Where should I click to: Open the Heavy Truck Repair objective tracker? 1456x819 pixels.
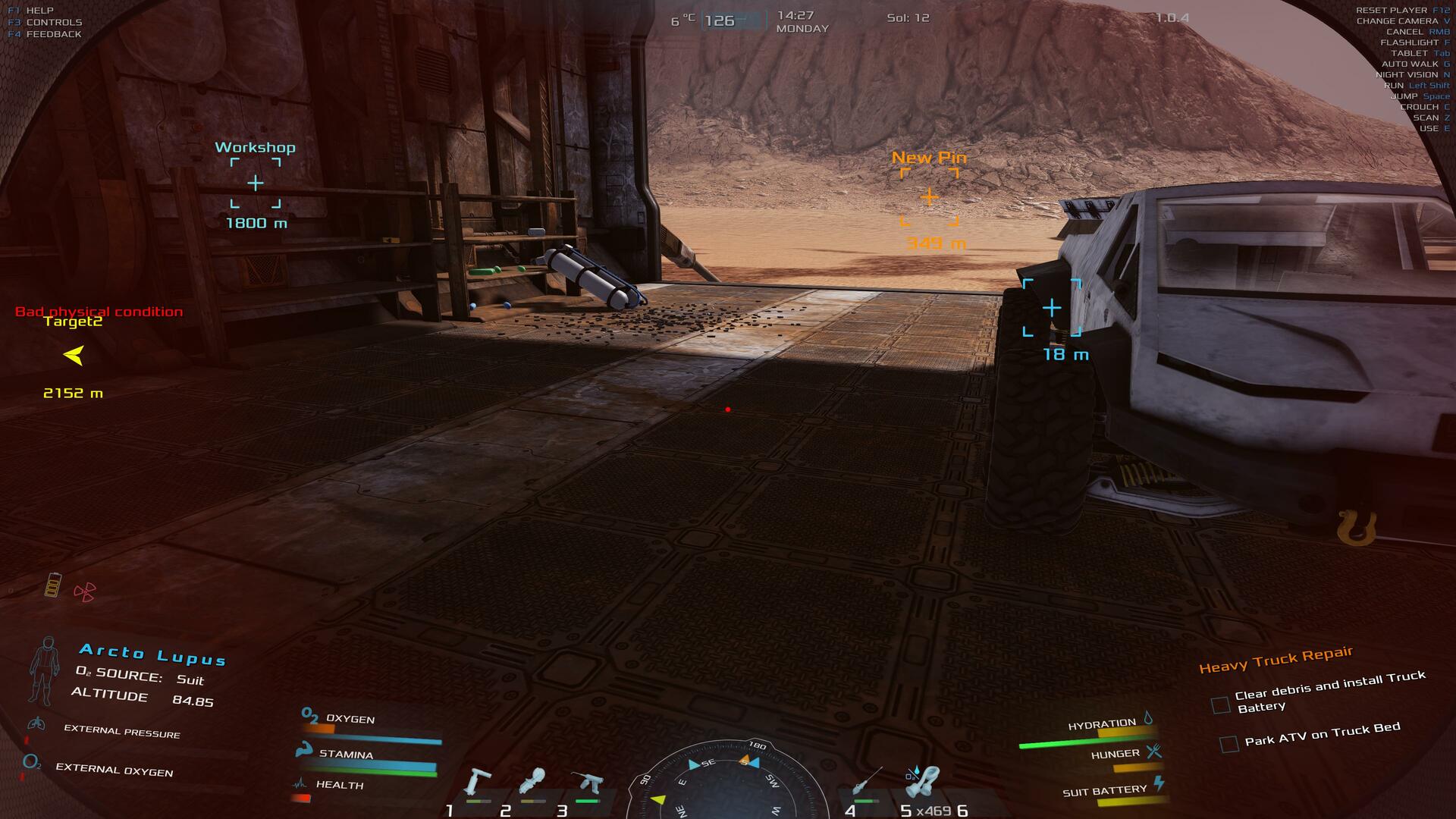[x=1276, y=659]
